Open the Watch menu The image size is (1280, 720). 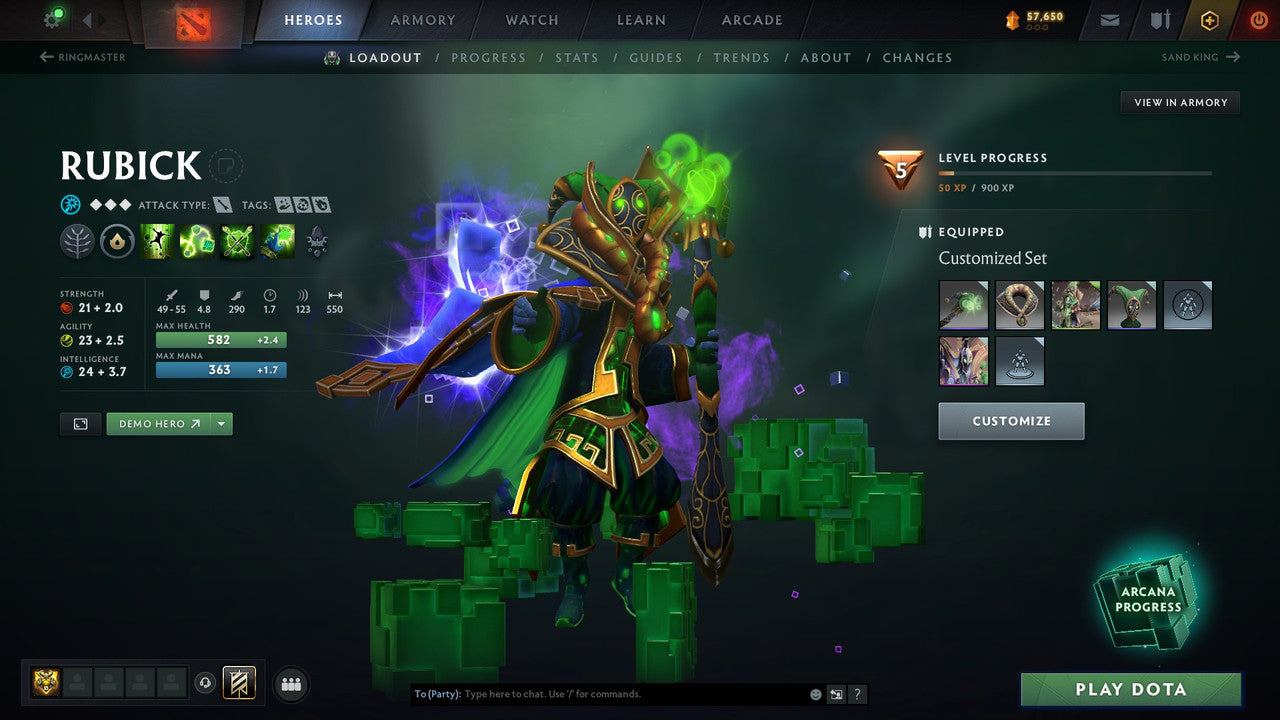pyautogui.click(x=531, y=19)
